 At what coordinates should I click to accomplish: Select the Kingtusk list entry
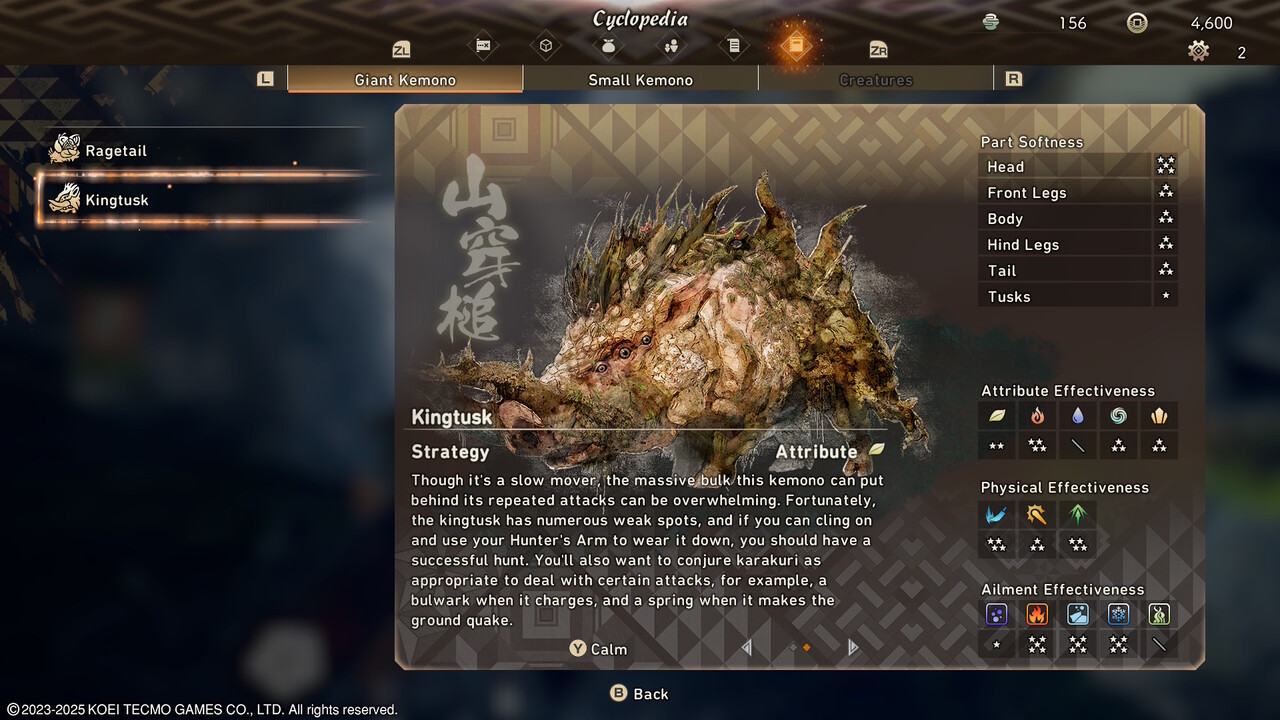click(x=116, y=200)
